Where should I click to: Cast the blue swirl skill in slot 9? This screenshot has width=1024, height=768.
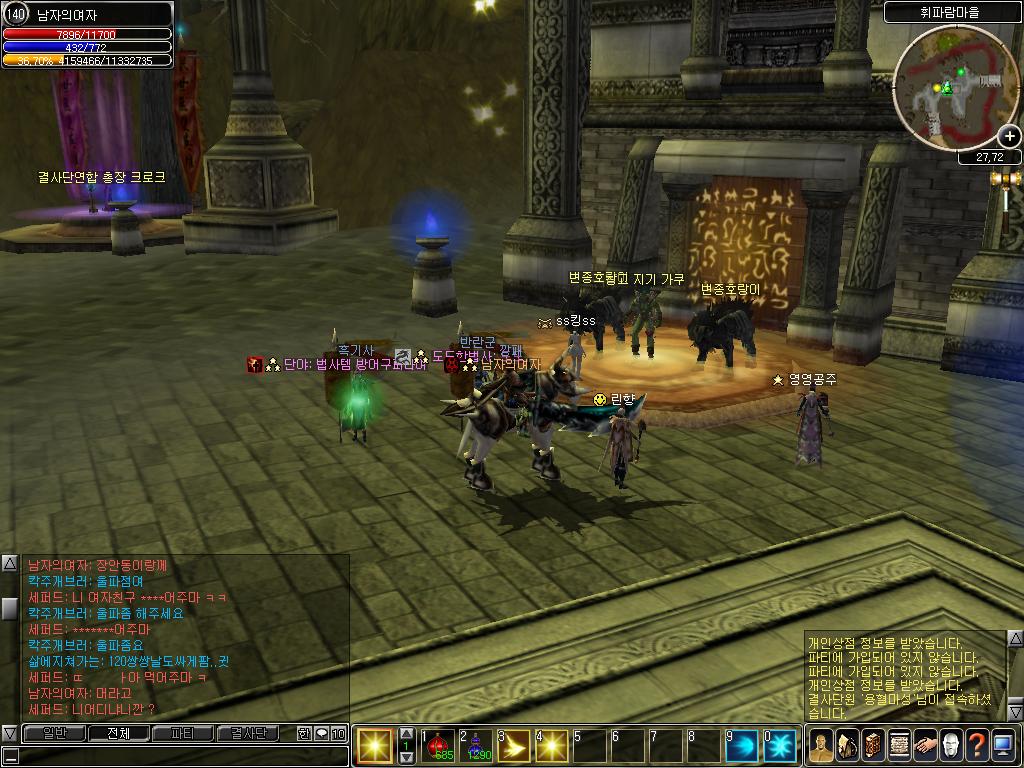pos(742,746)
